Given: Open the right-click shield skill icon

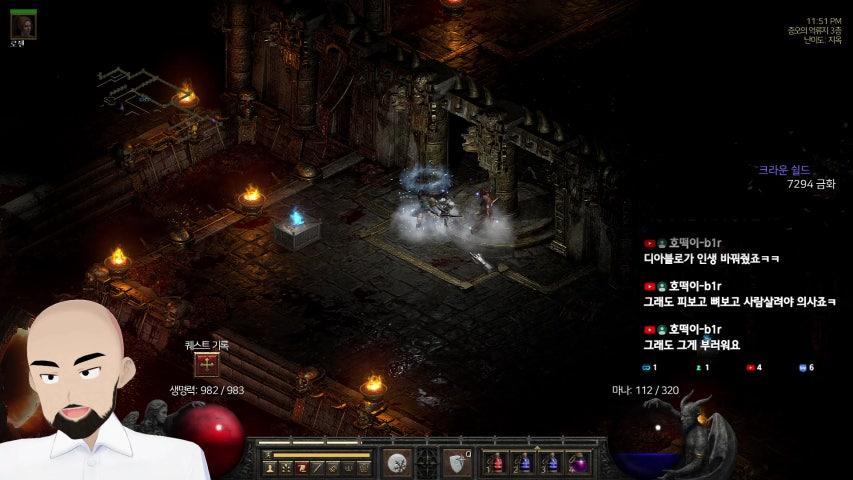Looking at the screenshot, I should 457,463.
